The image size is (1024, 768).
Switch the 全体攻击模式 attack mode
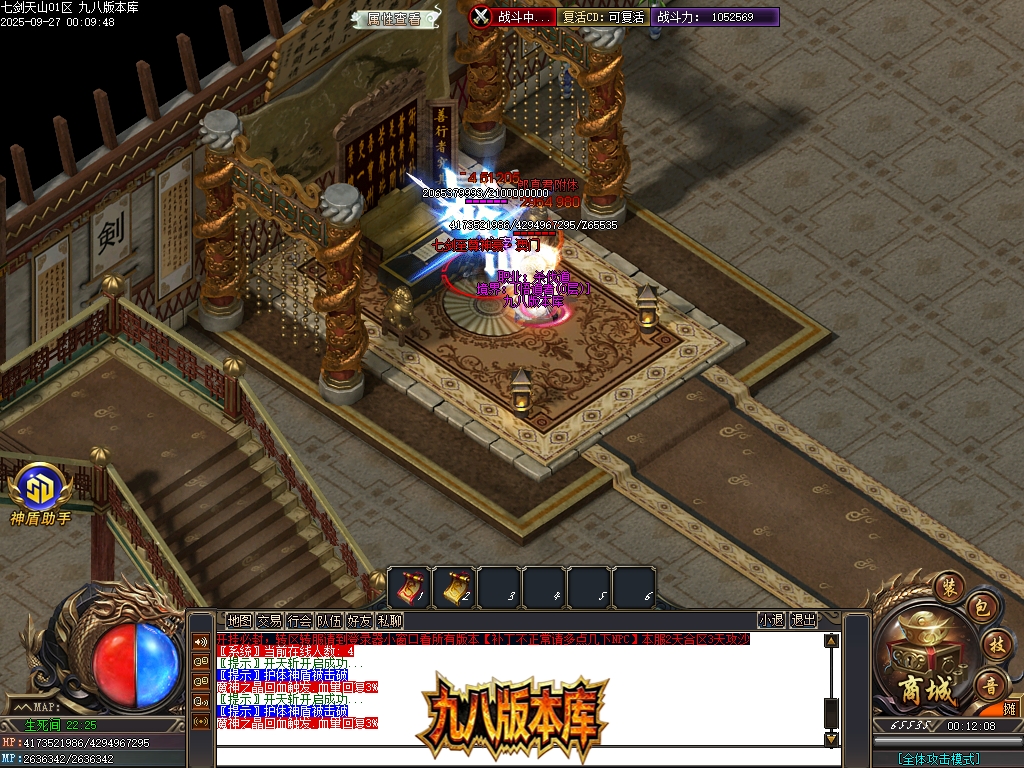coord(940,759)
